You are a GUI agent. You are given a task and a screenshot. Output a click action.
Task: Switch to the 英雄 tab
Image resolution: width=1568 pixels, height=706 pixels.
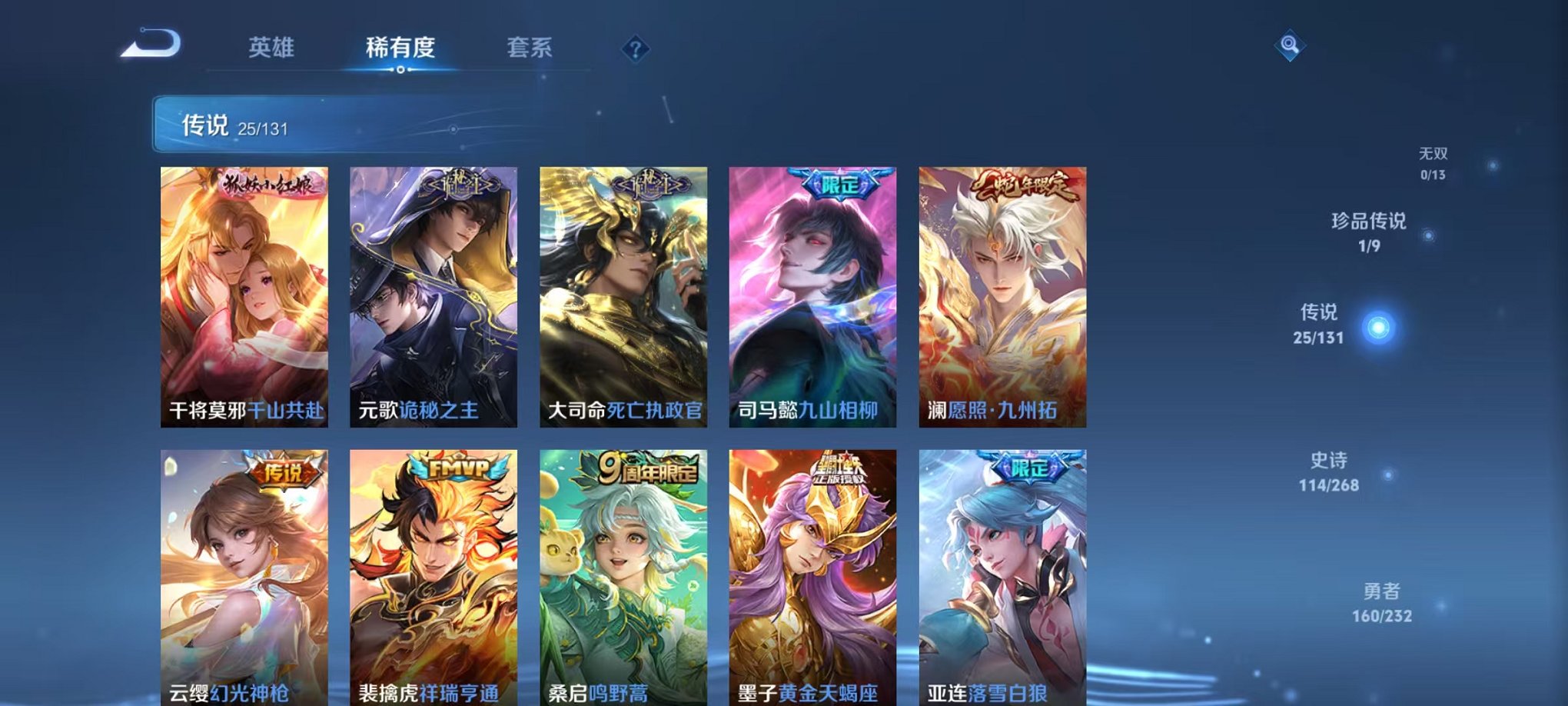pos(271,48)
